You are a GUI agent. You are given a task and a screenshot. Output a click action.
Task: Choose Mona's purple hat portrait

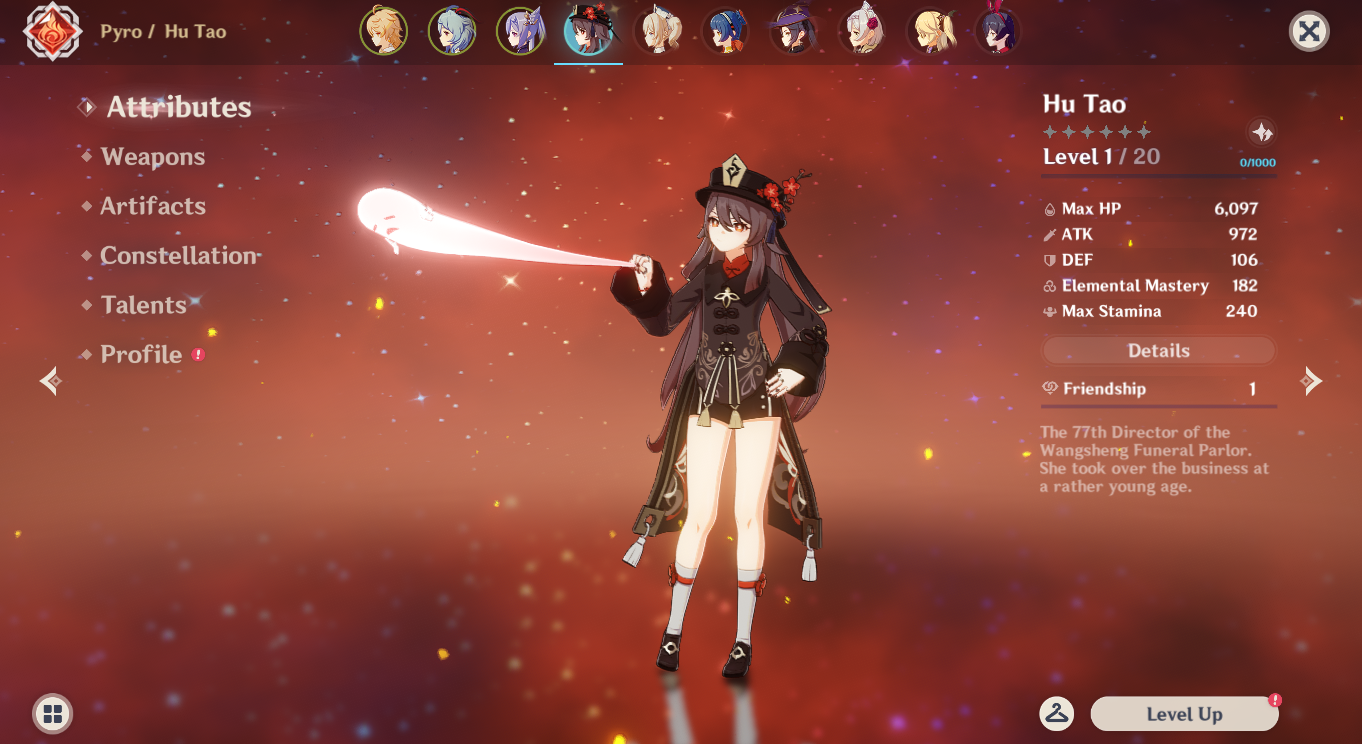(x=793, y=31)
